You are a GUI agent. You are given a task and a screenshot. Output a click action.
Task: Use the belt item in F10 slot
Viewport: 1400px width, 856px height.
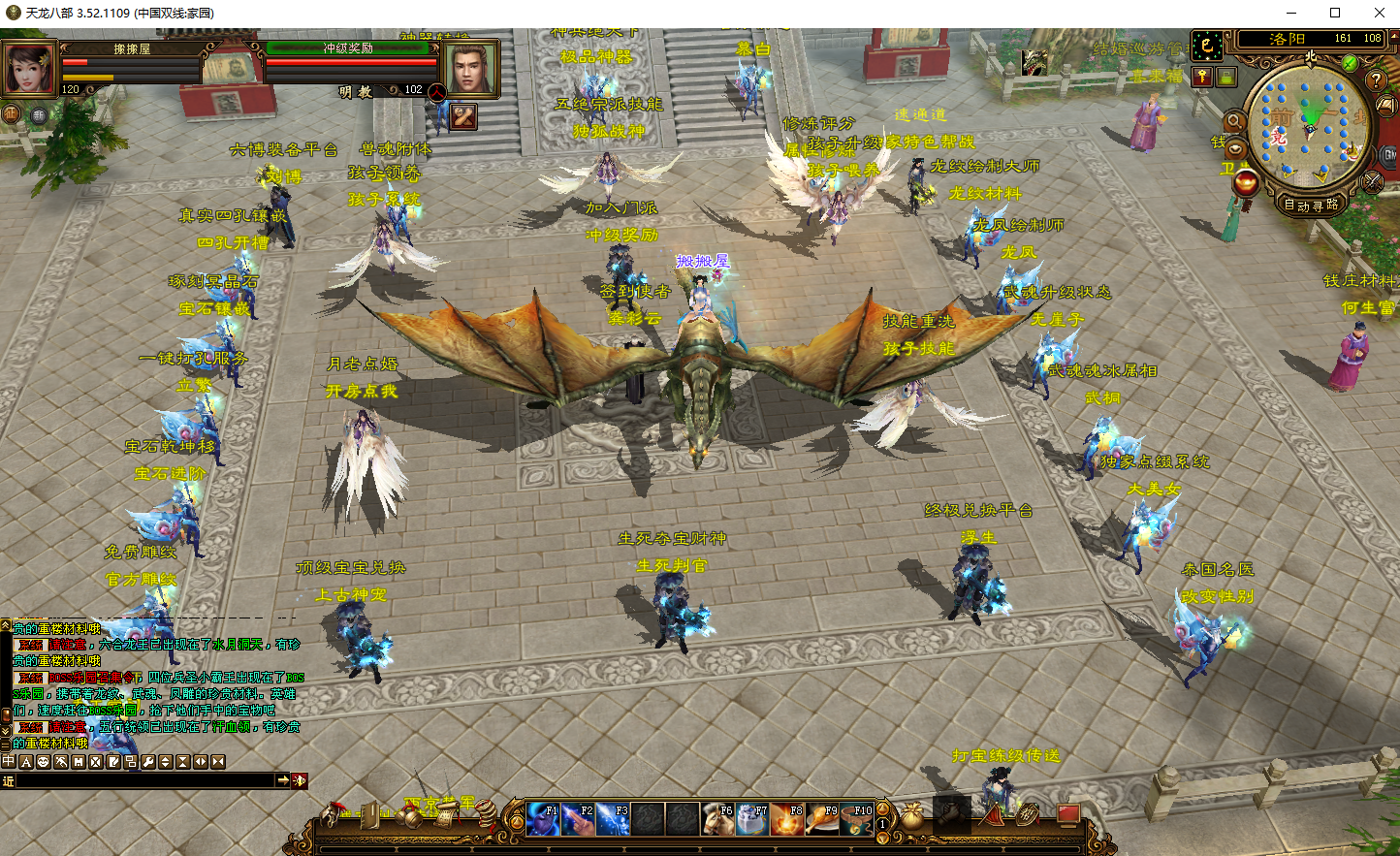tap(856, 819)
